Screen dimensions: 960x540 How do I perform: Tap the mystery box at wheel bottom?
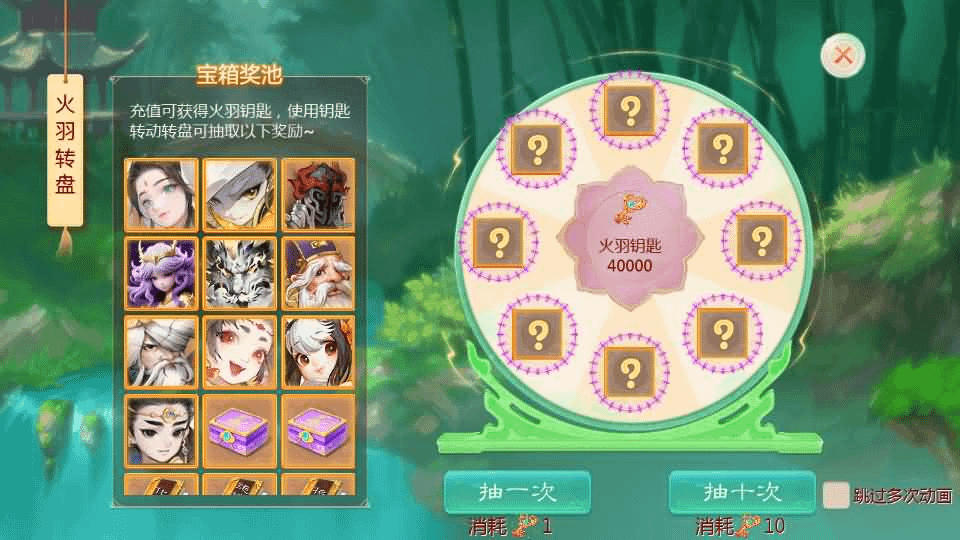(x=630, y=371)
